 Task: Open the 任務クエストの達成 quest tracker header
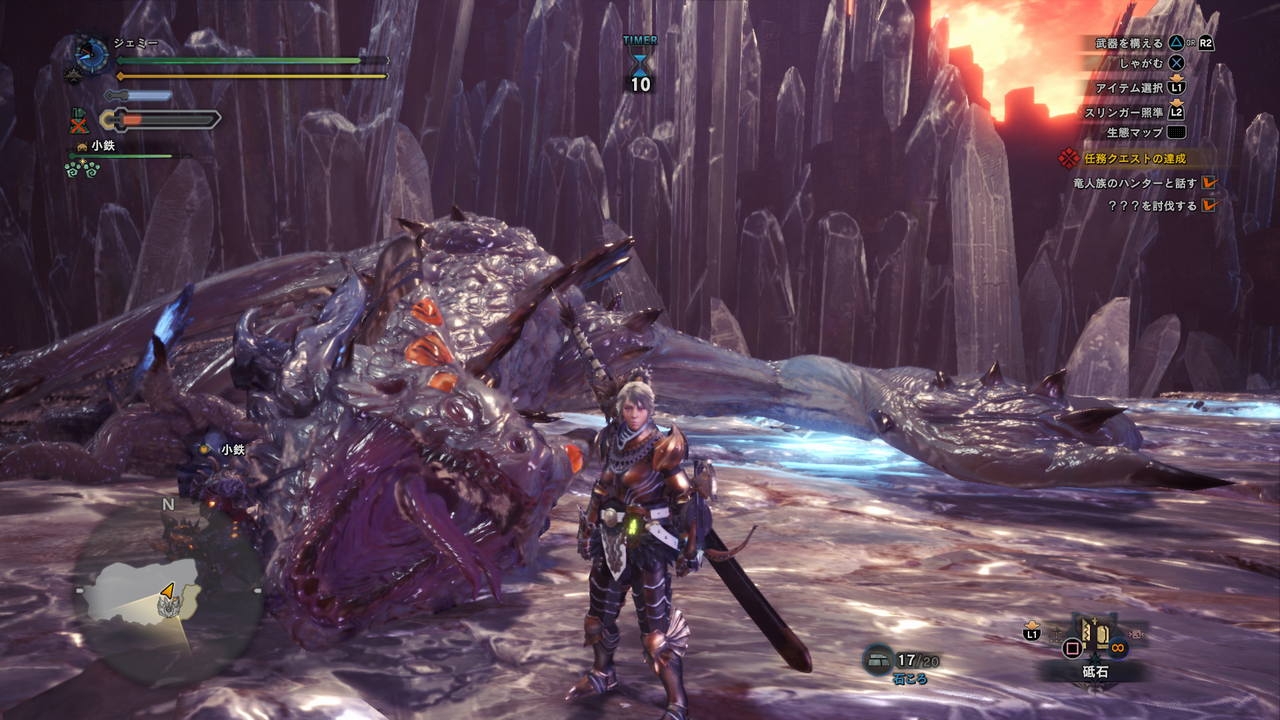click(x=1137, y=158)
